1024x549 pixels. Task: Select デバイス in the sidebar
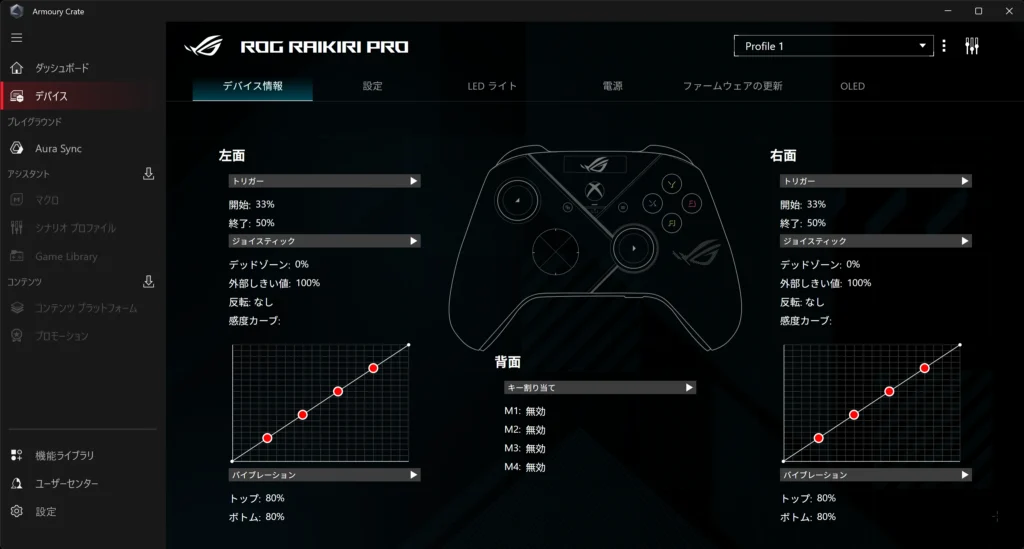click(x=52, y=96)
